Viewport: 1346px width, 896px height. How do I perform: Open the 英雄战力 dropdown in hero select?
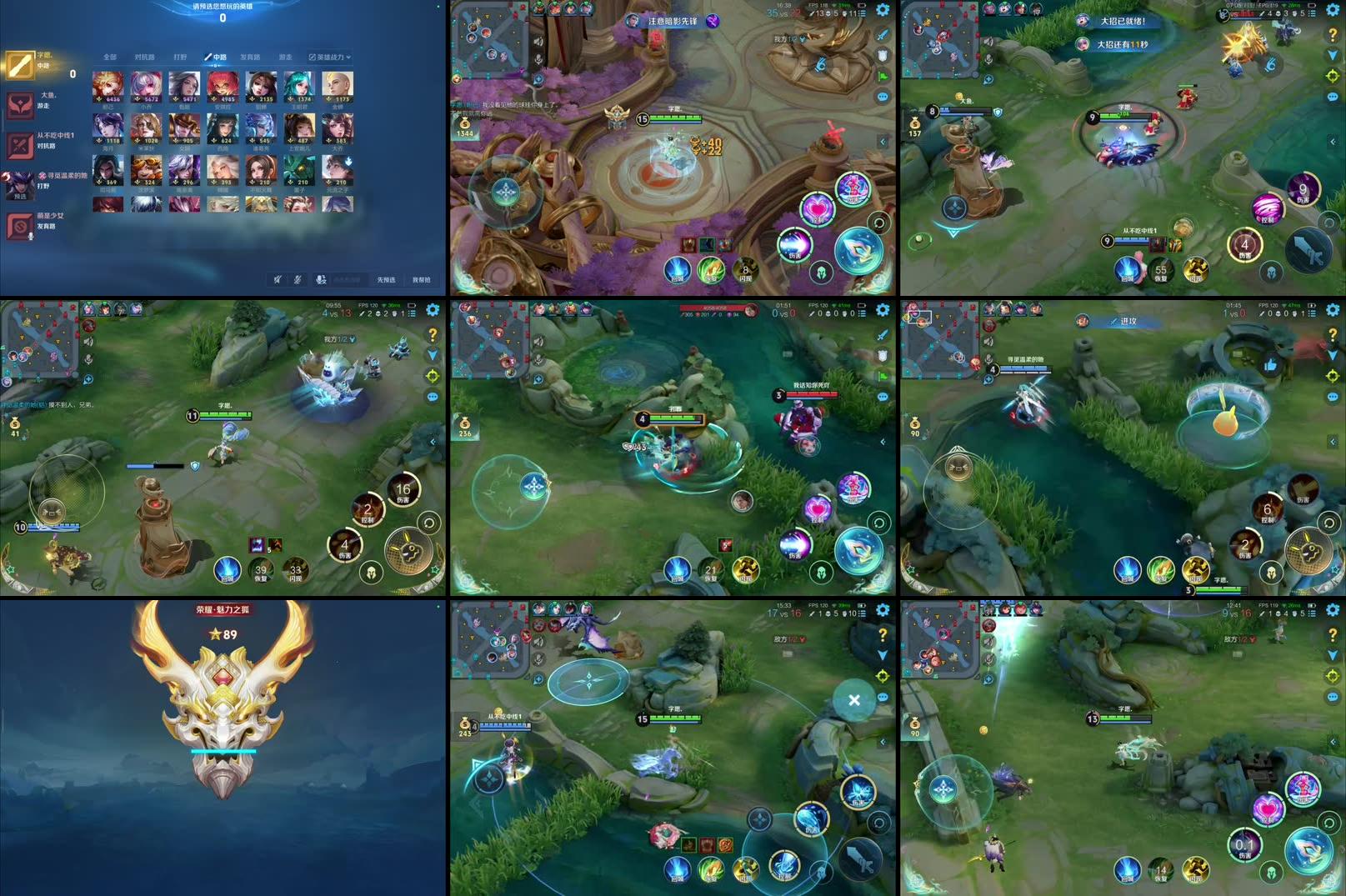[x=329, y=57]
